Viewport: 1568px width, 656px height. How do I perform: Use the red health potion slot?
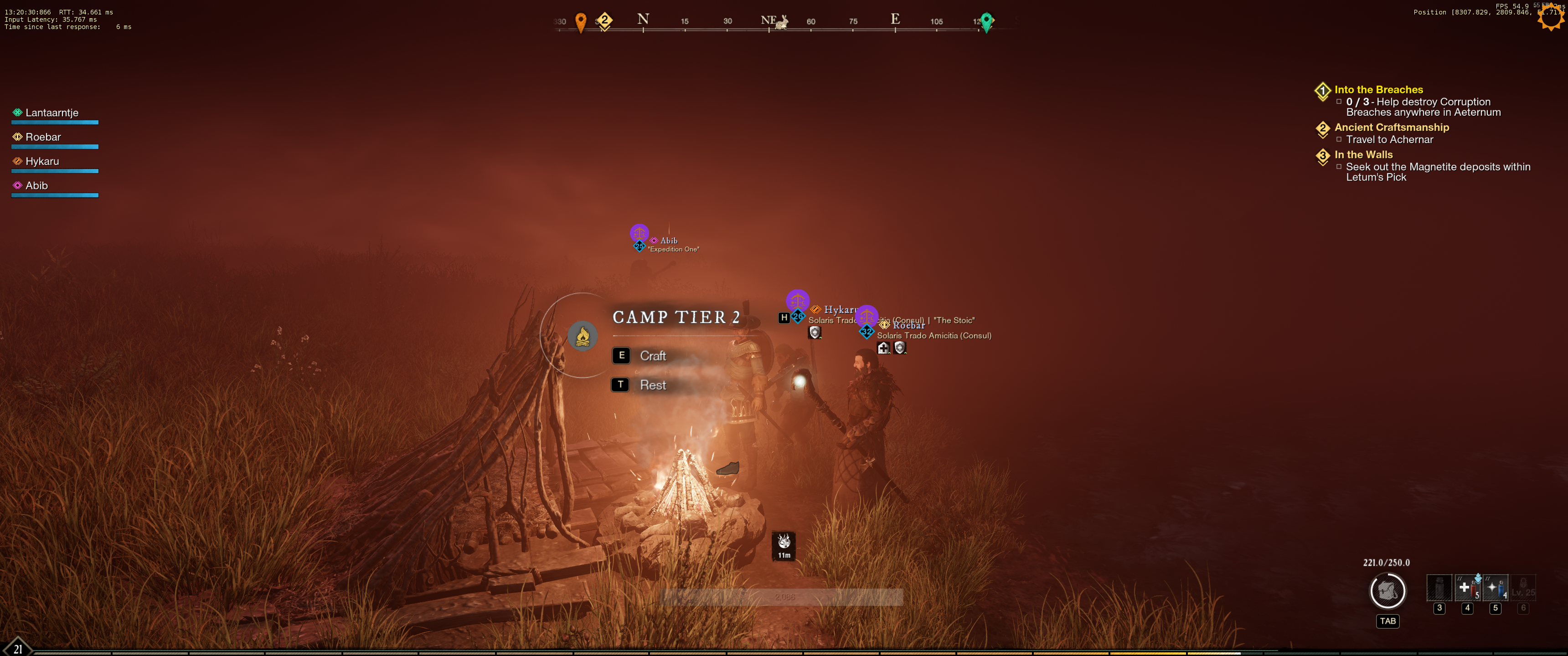(x=1467, y=588)
